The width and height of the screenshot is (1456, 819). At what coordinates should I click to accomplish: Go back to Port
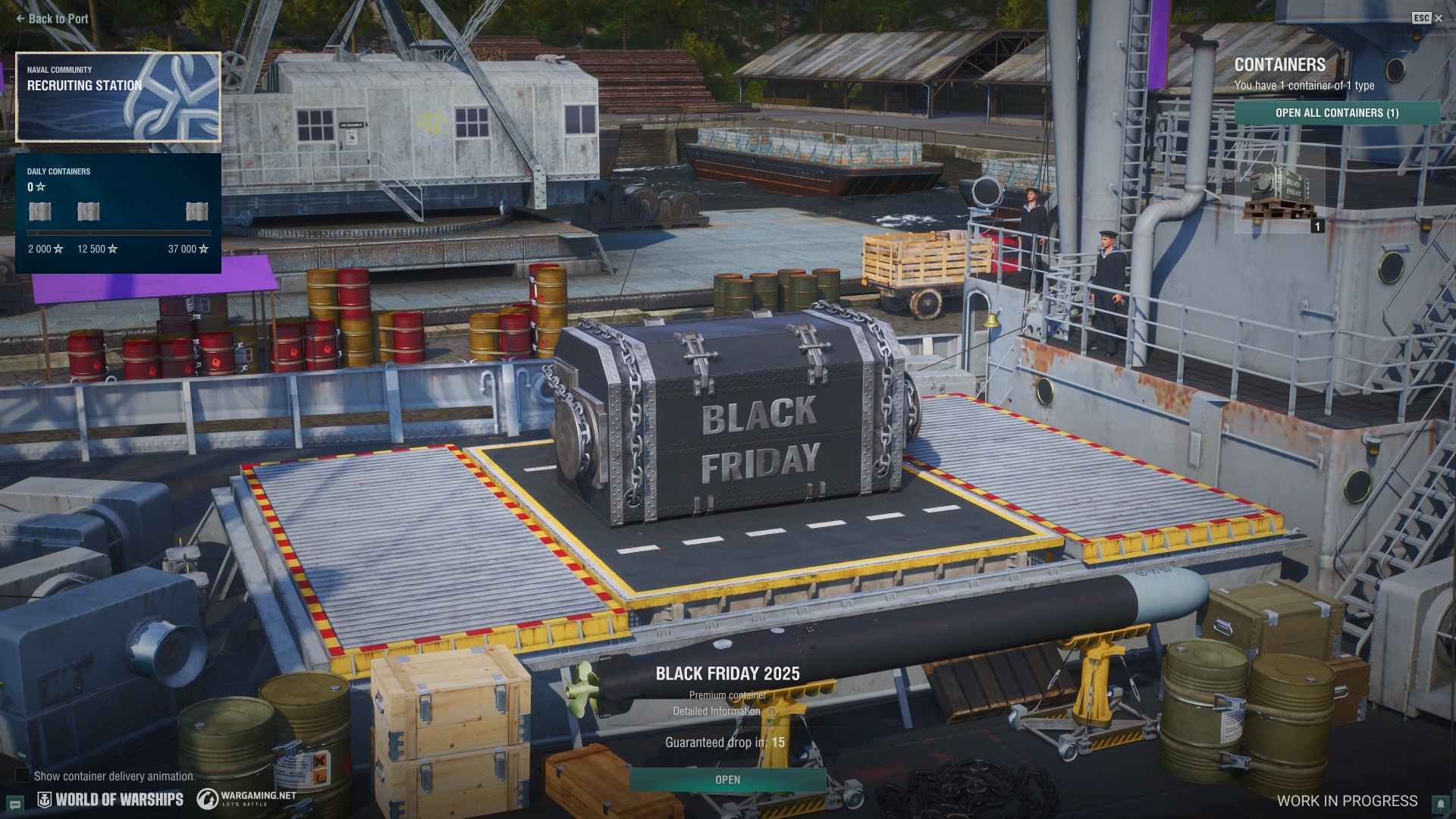pyautogui.click(x=52, y=19)
